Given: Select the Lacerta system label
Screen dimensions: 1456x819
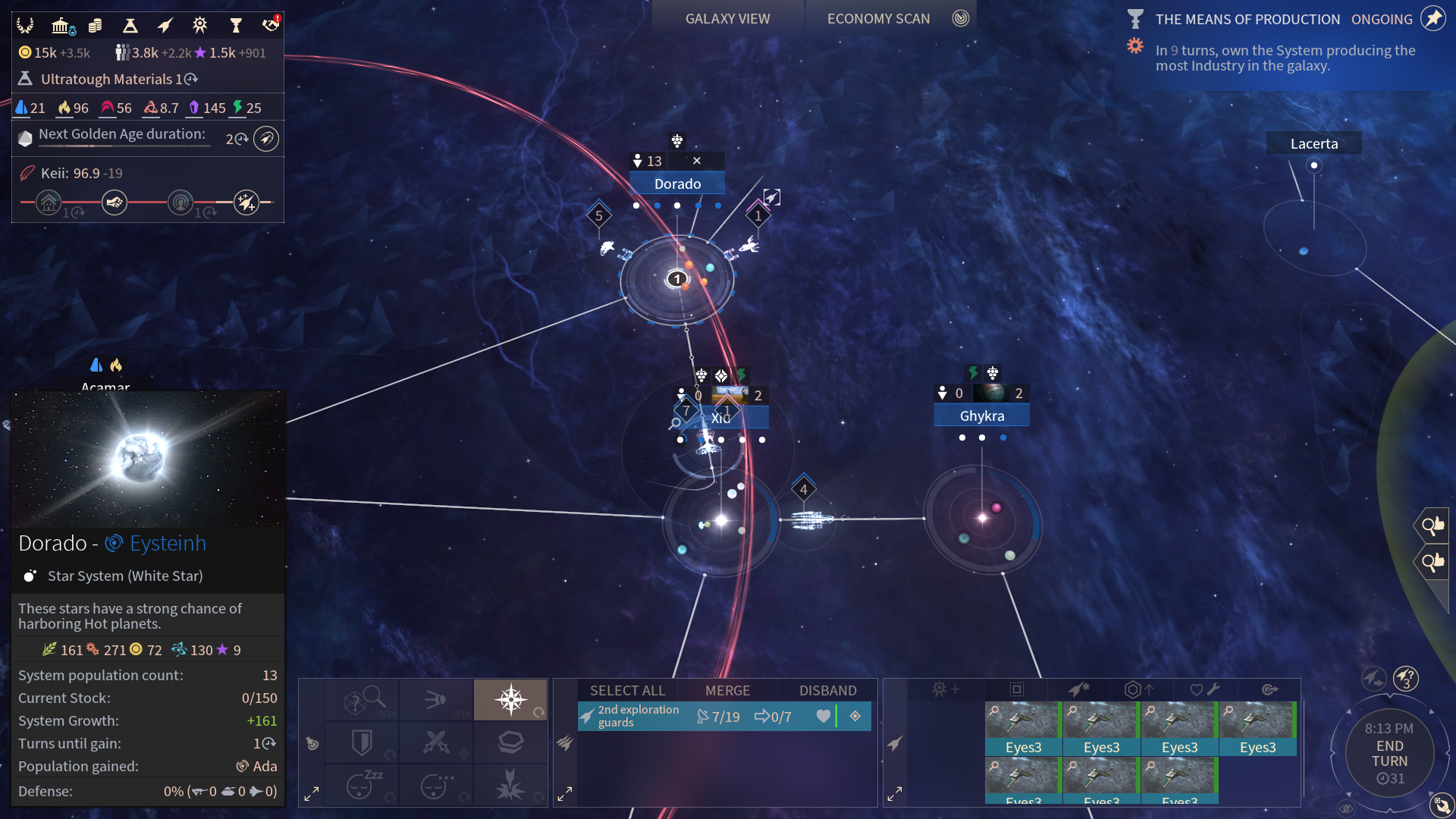Looking at the screenshot, I should (1313, 144).
